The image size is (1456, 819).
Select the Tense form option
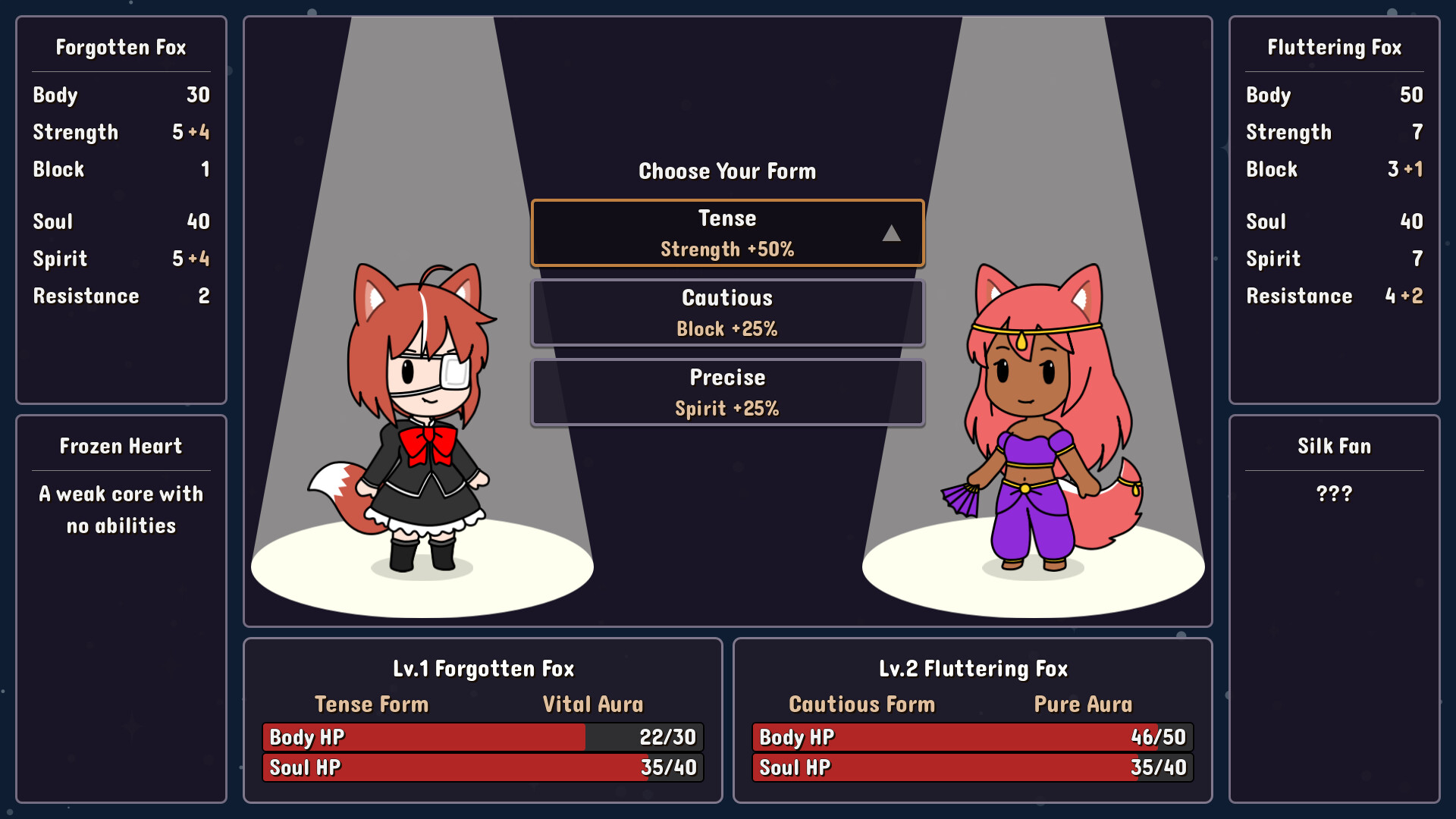pos(726,232)
